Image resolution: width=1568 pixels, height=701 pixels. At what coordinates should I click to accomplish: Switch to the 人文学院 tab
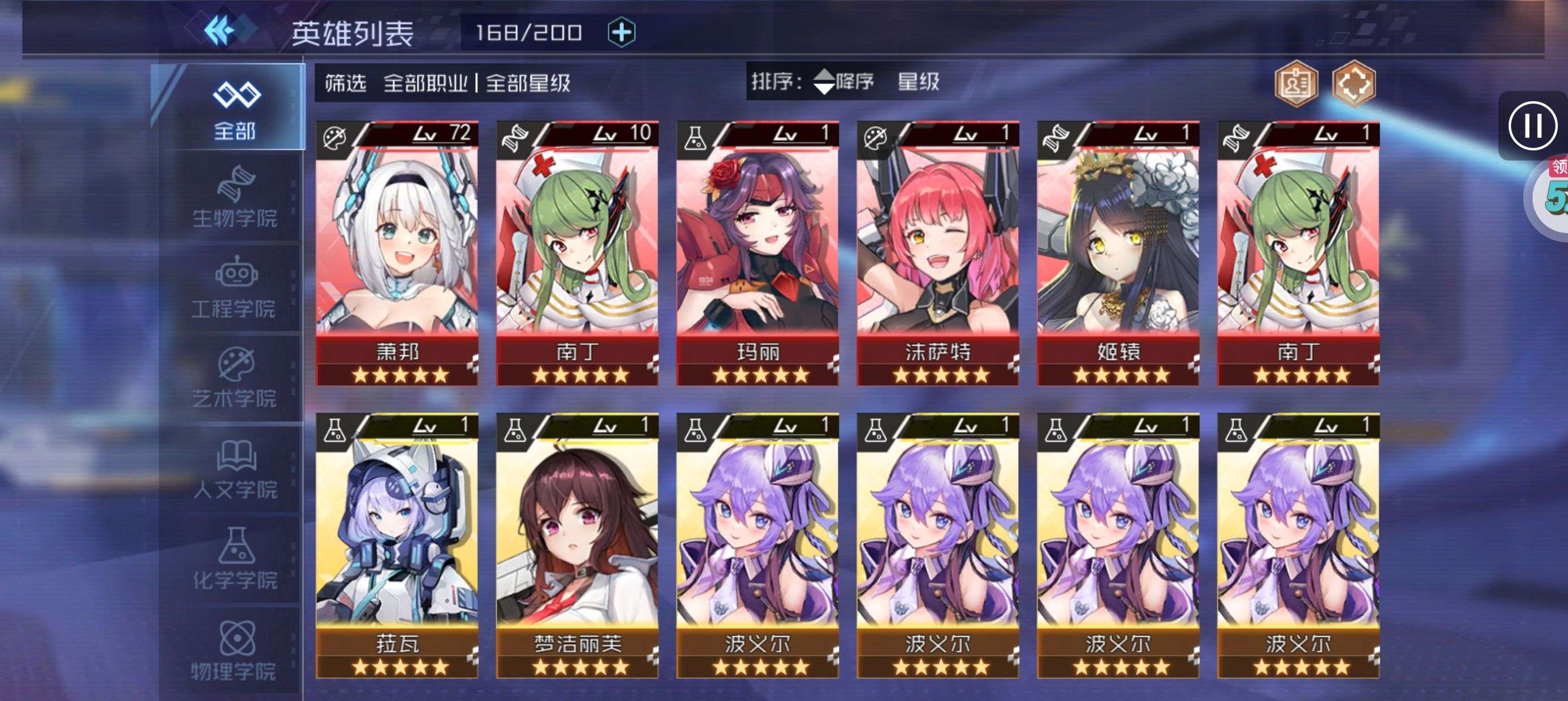pyautogui.click(x=234, y=469)
